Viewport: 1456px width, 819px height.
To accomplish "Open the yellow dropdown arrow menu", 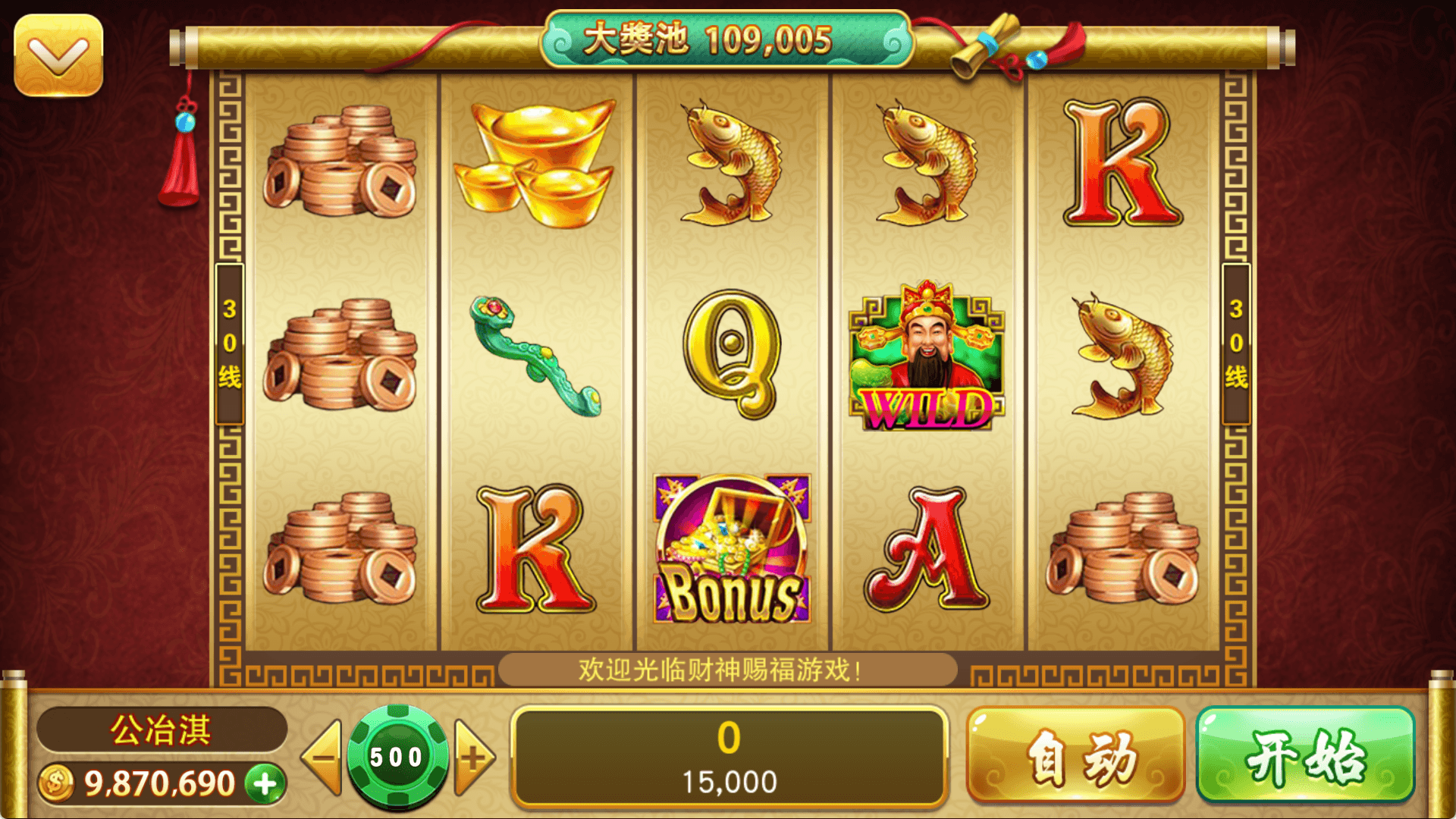I will coord(58,55).
